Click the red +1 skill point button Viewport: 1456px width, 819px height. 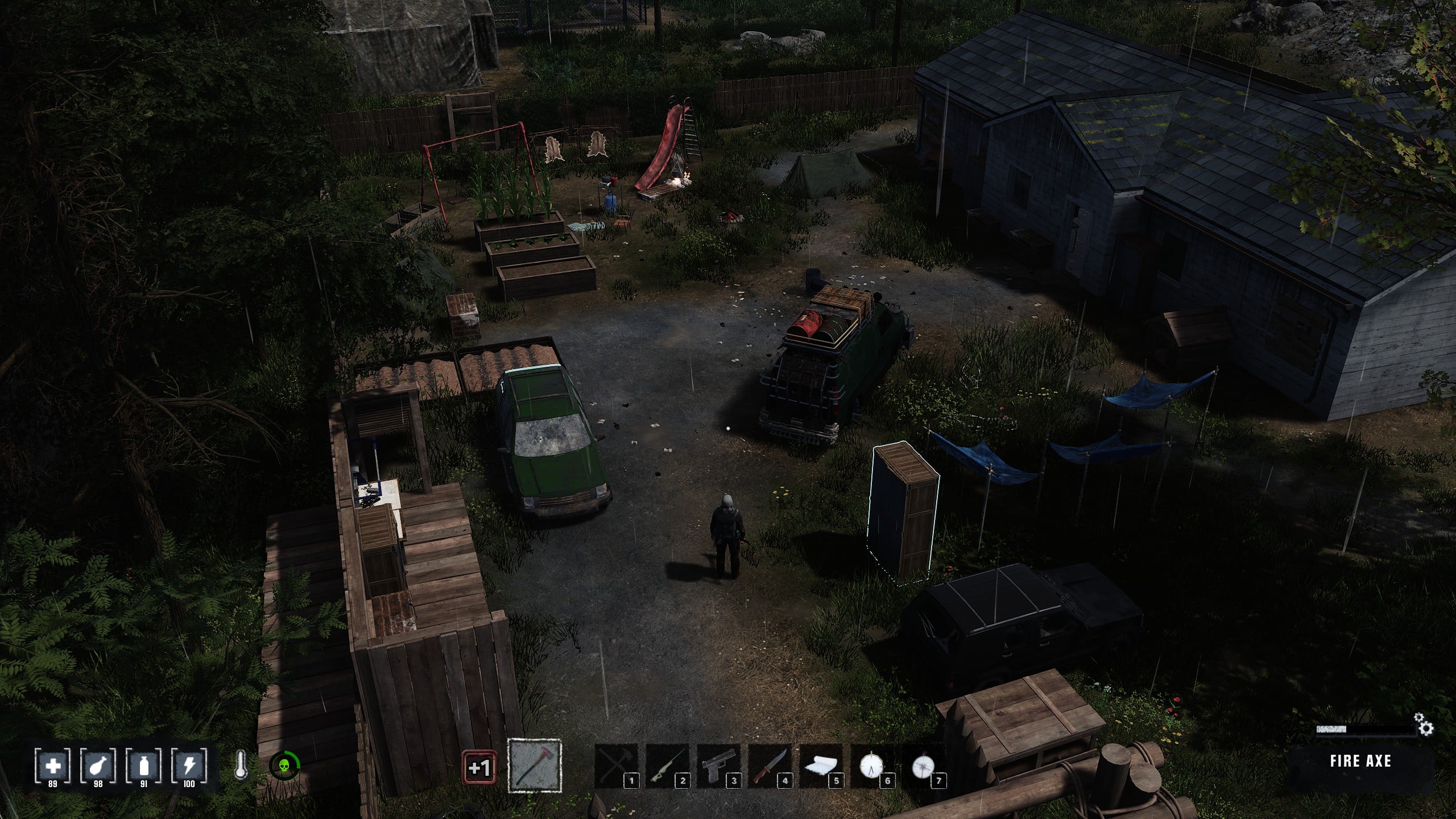click(479, 768)
